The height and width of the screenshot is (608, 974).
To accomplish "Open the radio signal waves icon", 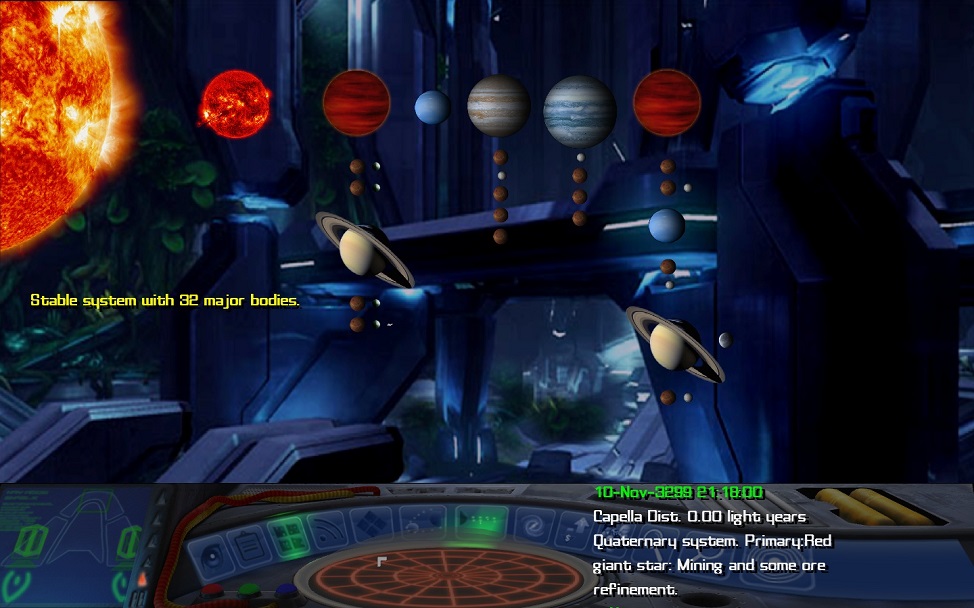I will click(329, 527).
